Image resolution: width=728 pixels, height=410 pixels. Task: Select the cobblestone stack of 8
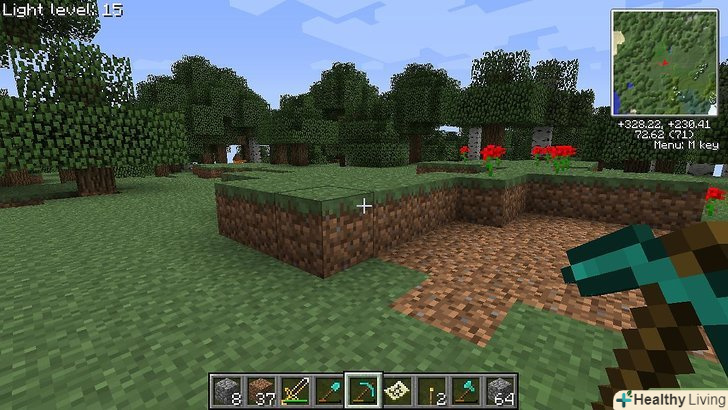click(226, 390)
